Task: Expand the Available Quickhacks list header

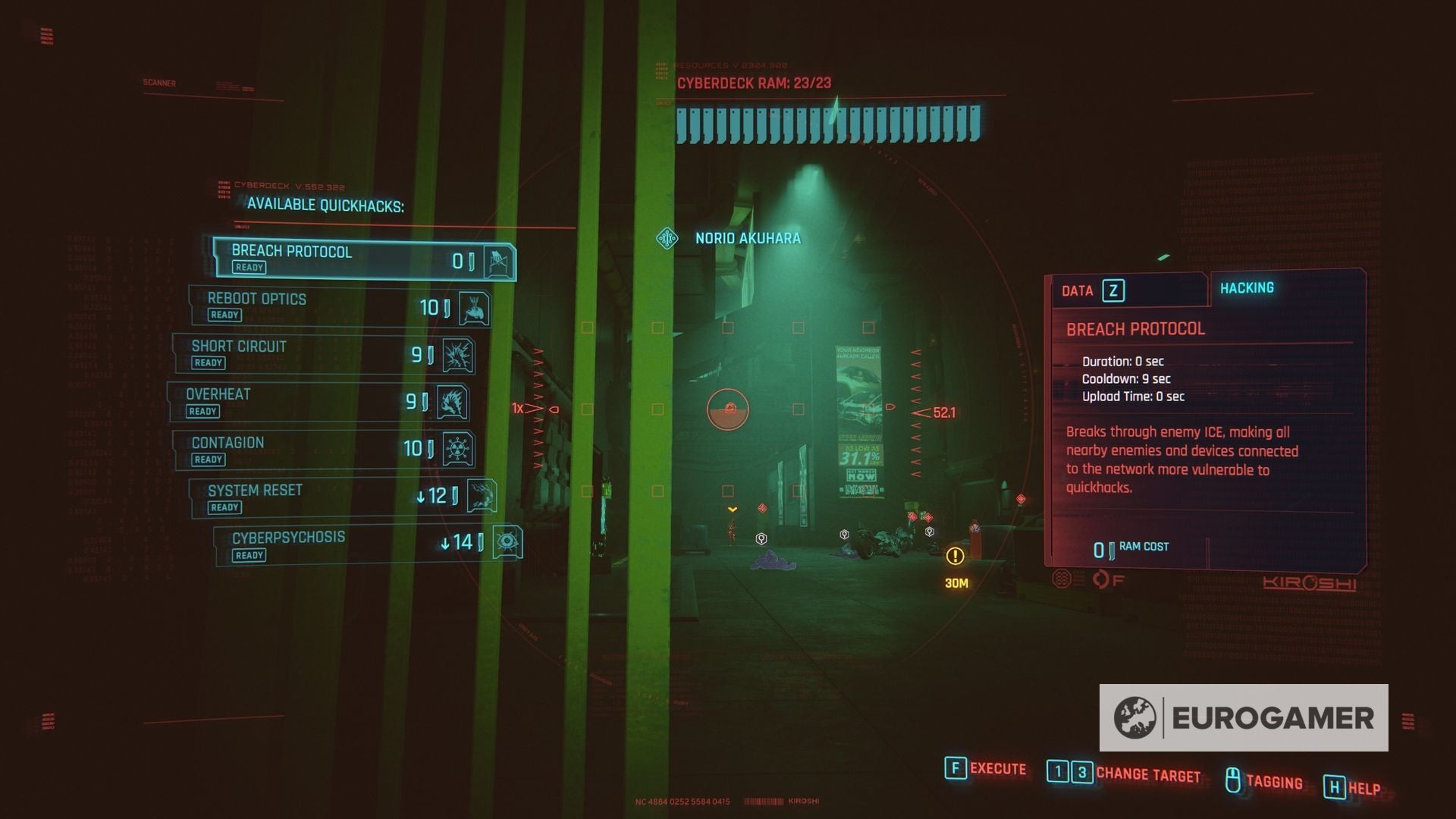Action: 326,205
